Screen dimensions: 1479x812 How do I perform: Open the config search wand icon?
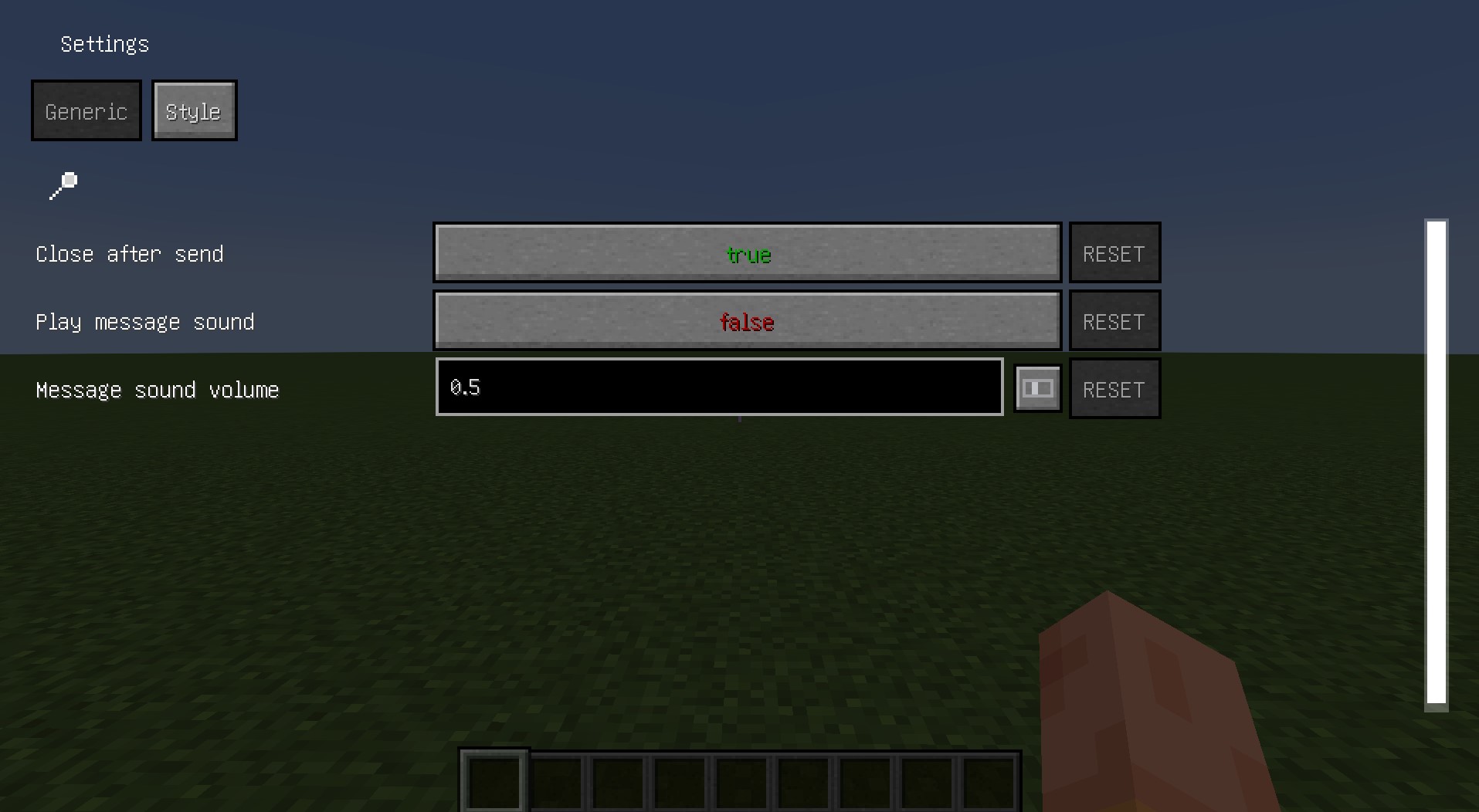pyautogui.click(x=62, y=186)
